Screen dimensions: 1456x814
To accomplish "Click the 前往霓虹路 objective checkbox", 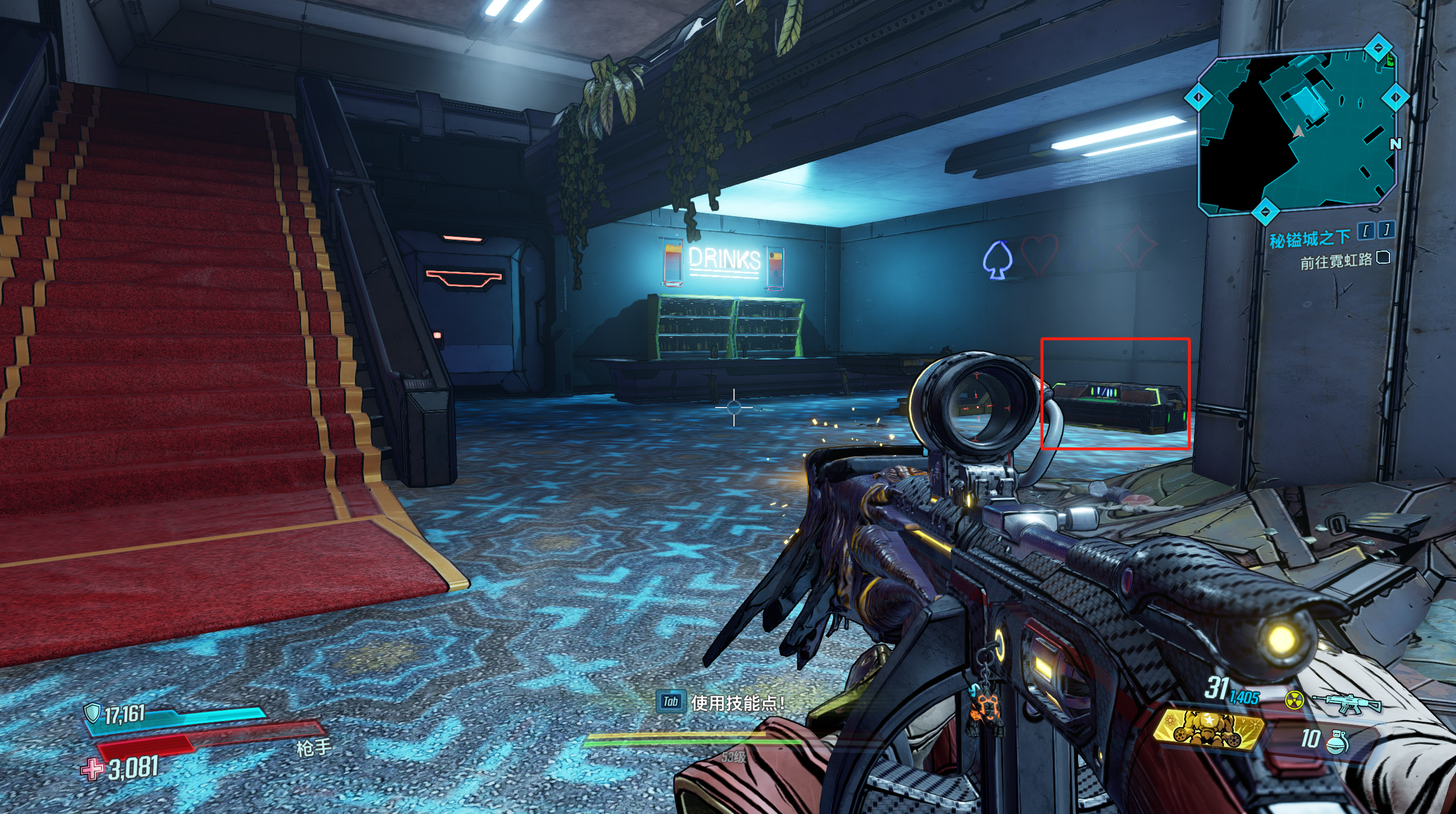I will (1383, 257).
